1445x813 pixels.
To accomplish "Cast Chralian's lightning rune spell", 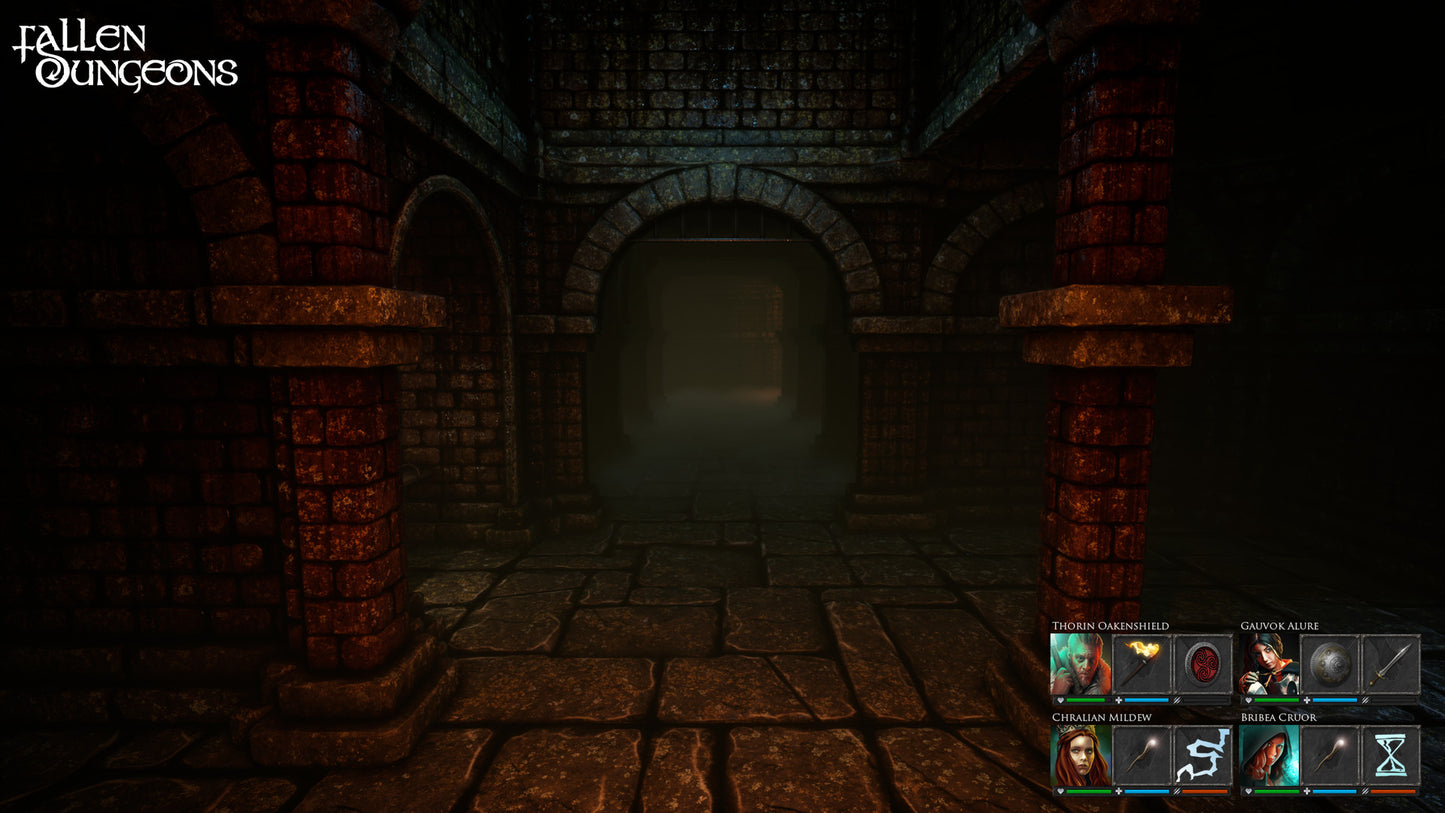I will pos(1202,753).
